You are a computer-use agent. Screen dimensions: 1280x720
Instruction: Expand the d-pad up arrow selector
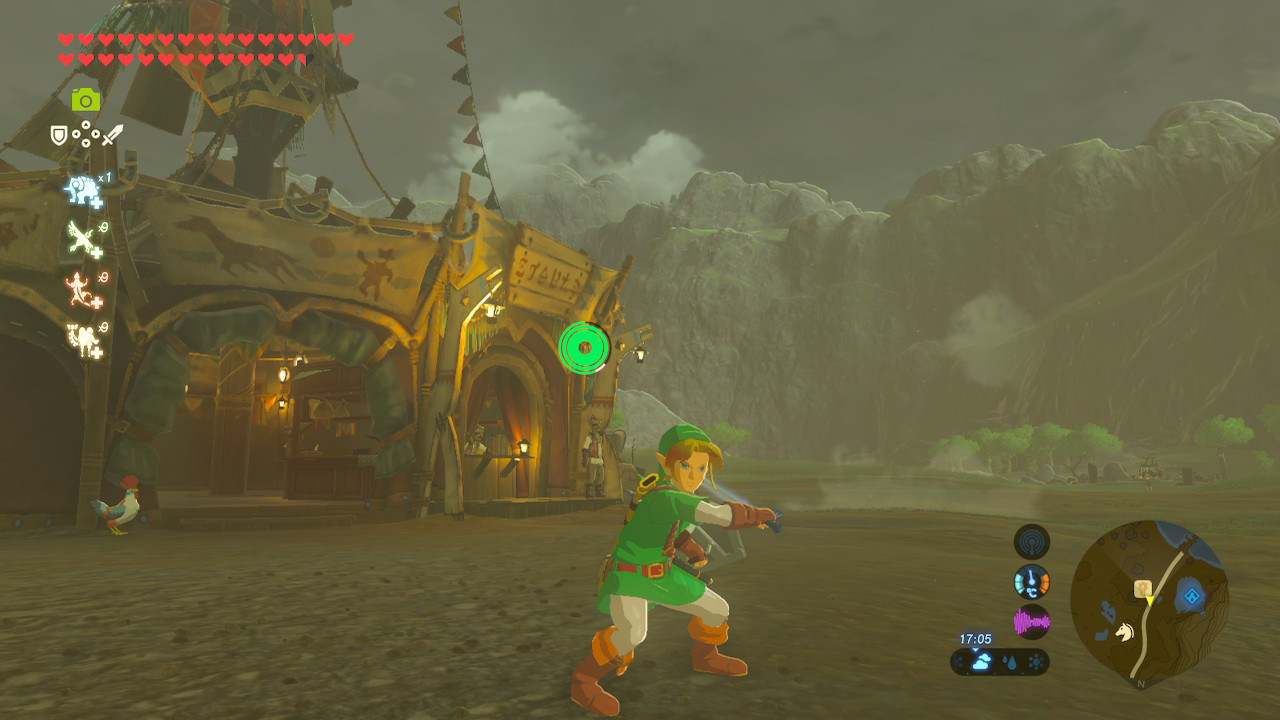(x=86, y=125)
